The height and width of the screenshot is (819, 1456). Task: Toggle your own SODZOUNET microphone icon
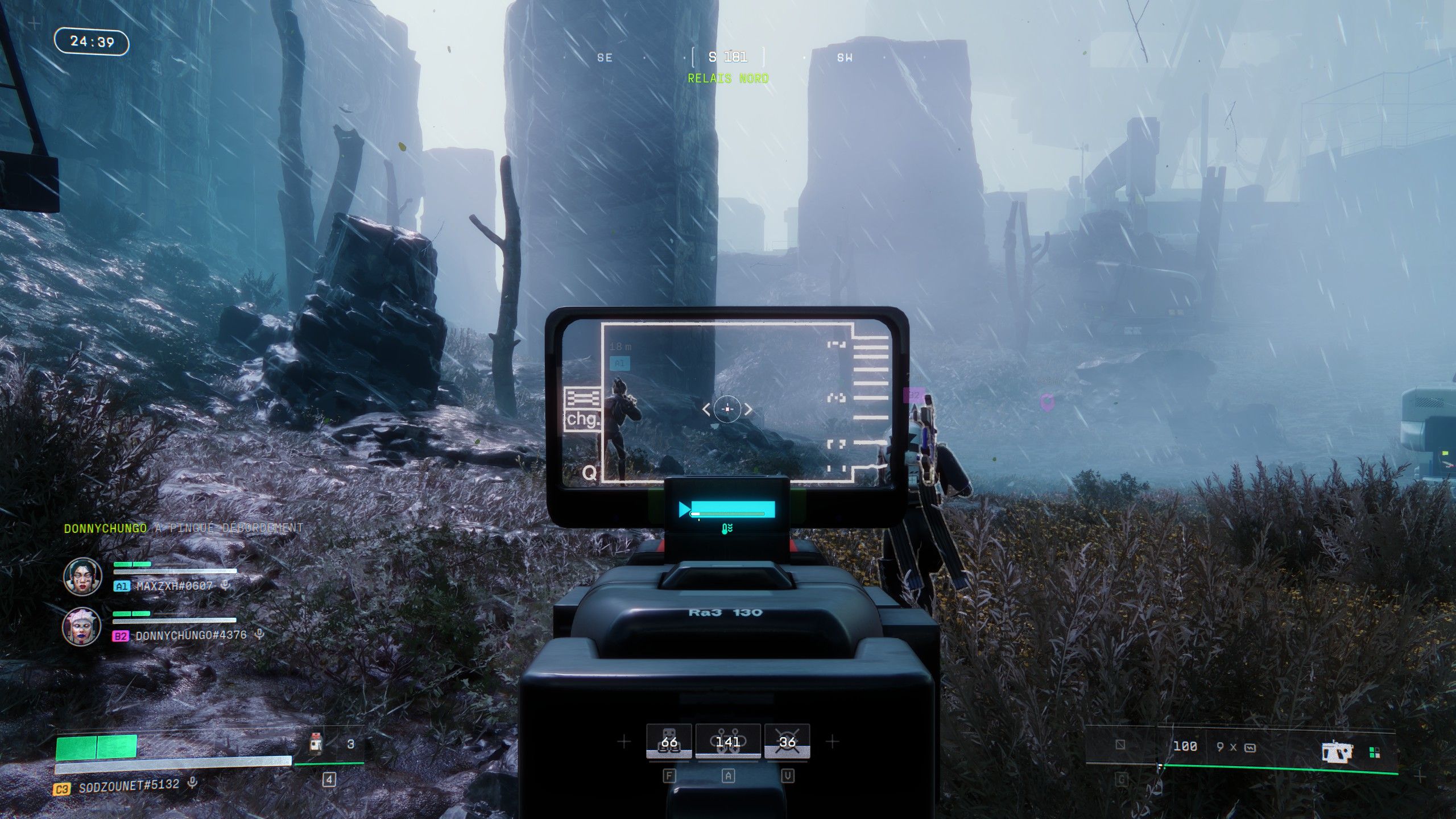pyautogui.click(x=192, y=784)
